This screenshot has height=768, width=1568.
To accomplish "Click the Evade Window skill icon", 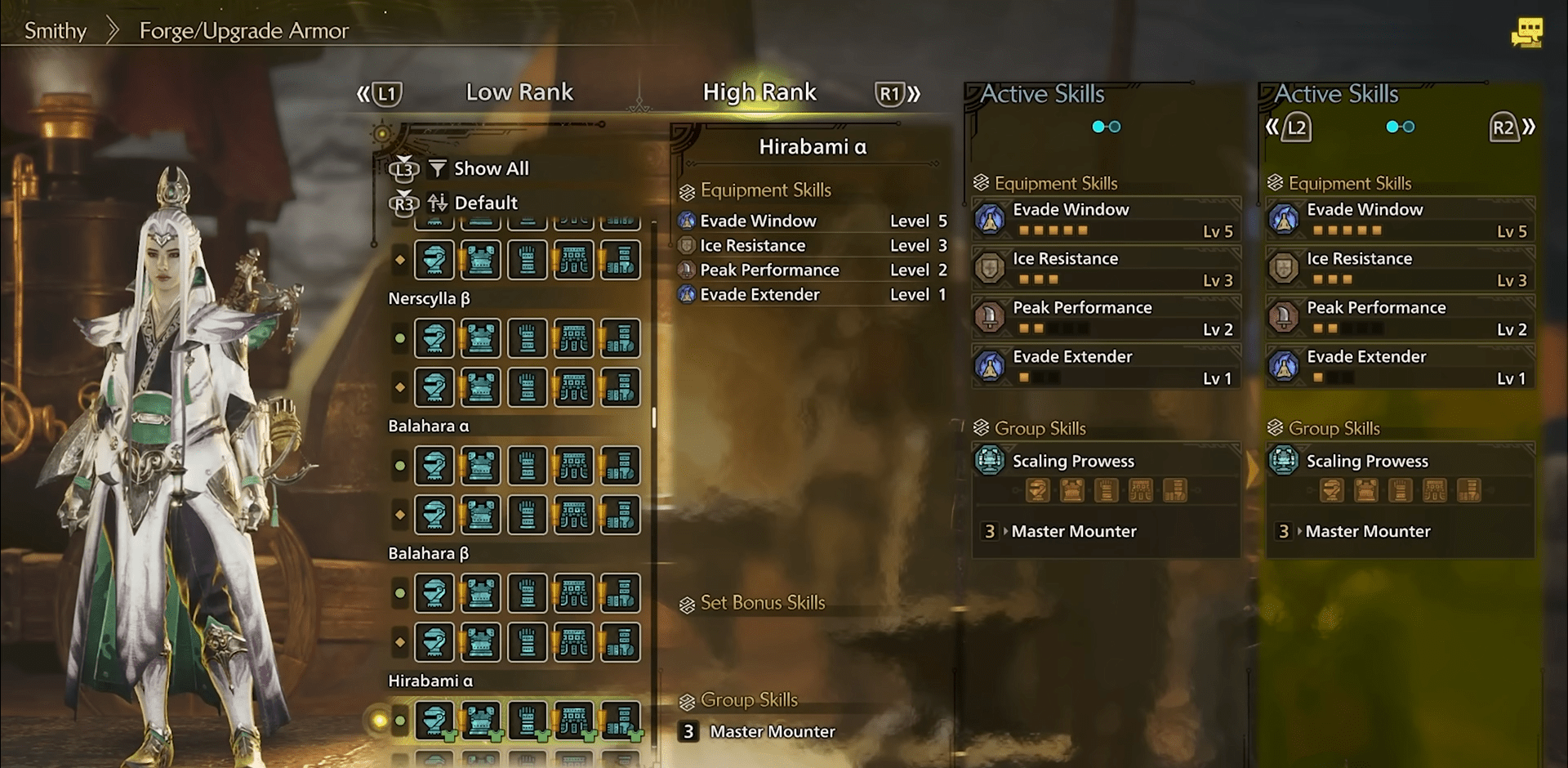I will click(x=990, y=219).
